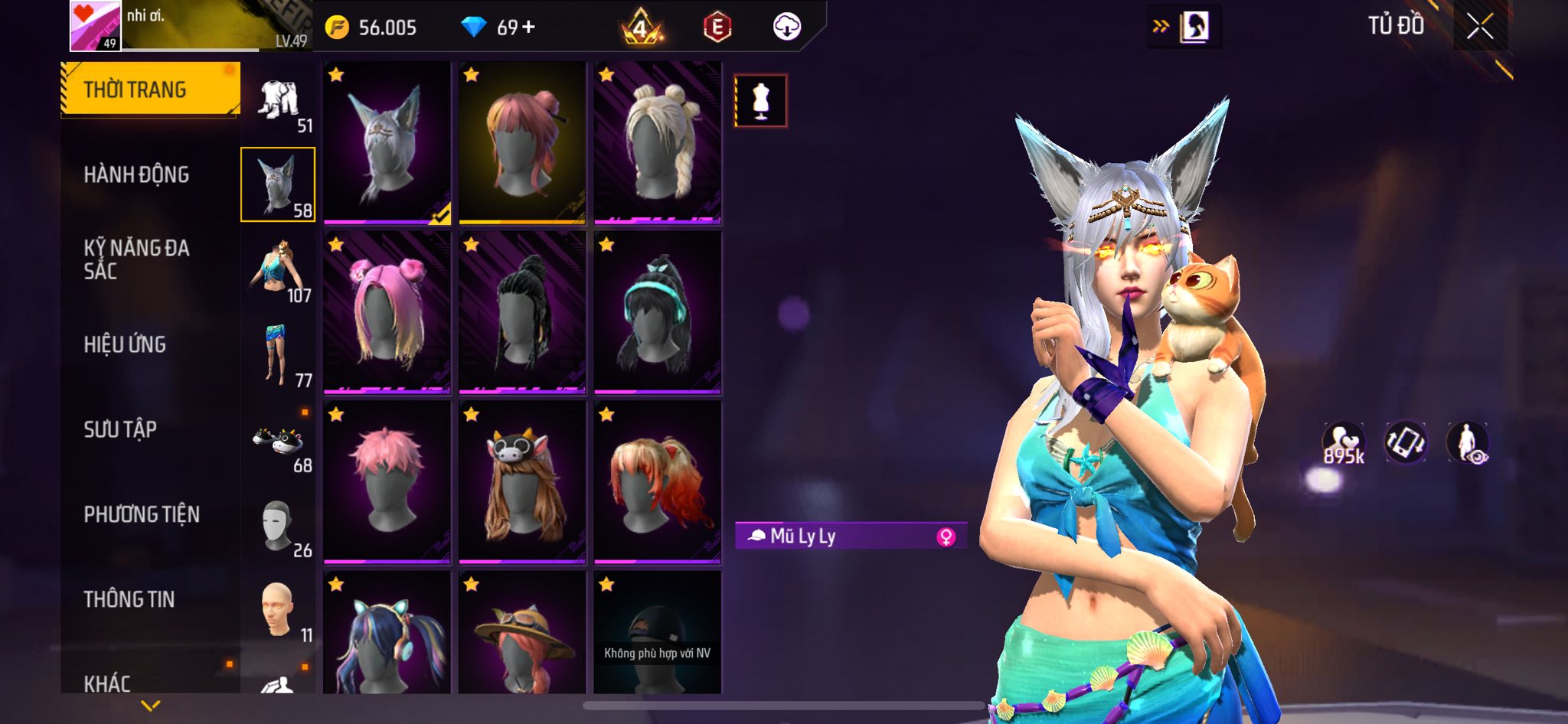Open the Hành Động menu tab

click(136, 174)
